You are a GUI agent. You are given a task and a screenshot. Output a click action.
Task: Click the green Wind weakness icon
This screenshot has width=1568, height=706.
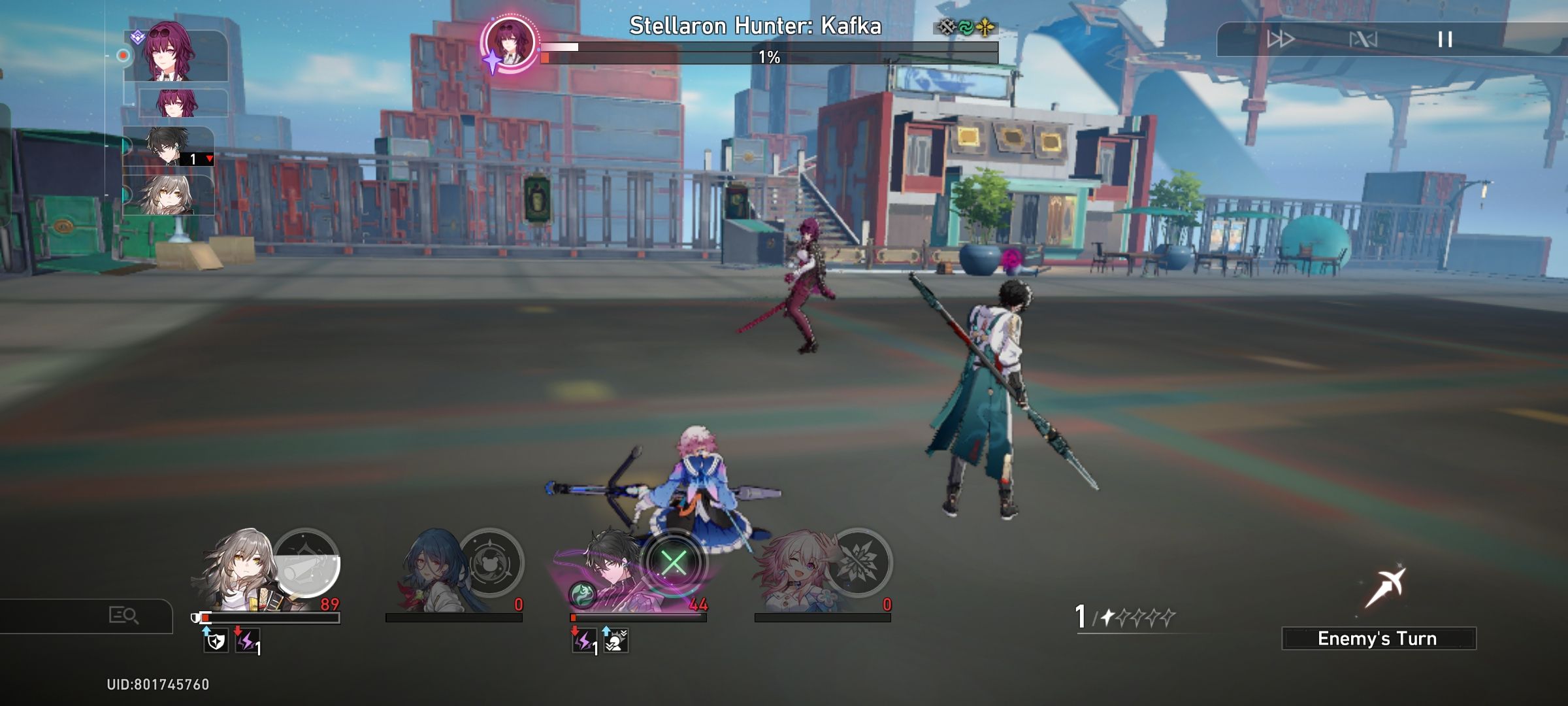(966, 28)
